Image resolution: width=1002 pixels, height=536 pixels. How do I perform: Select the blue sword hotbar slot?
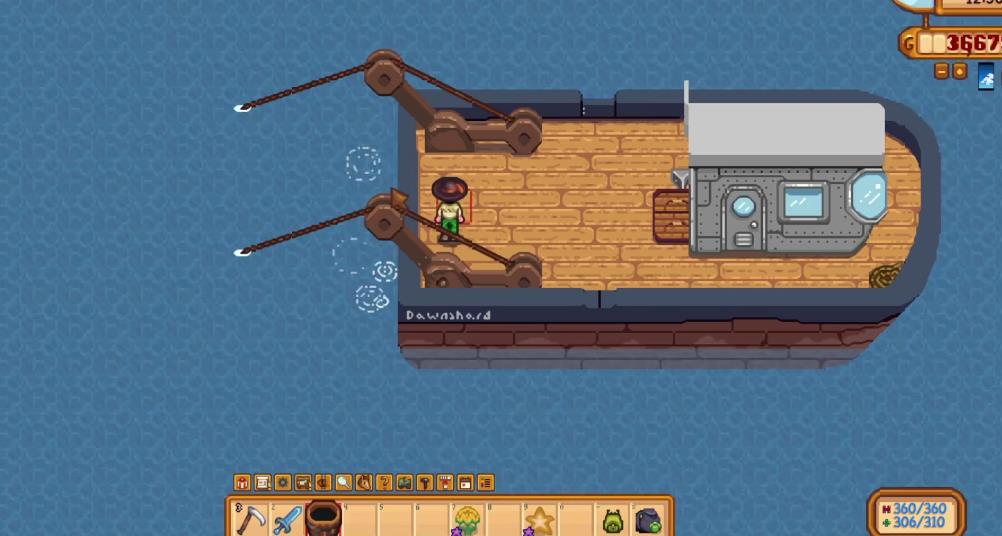coord(287,519)
